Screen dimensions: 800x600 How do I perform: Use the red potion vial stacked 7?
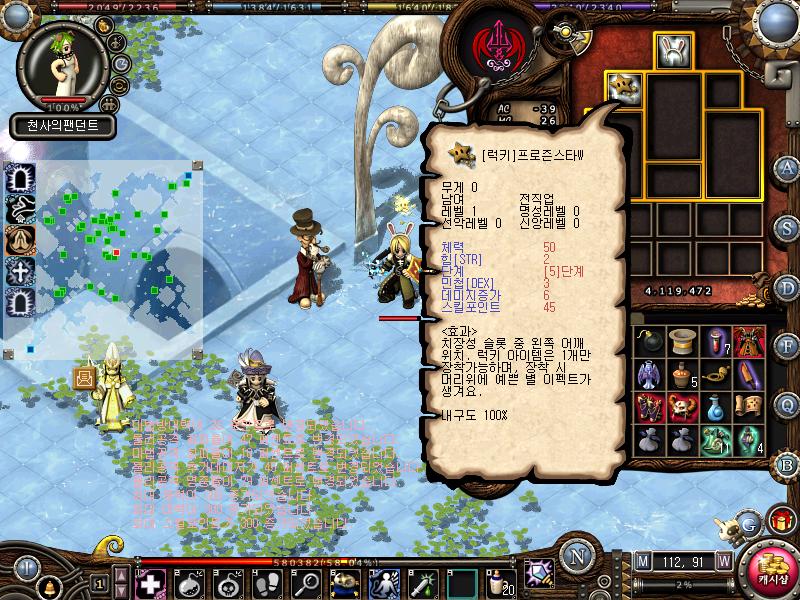tap(716, 343)
